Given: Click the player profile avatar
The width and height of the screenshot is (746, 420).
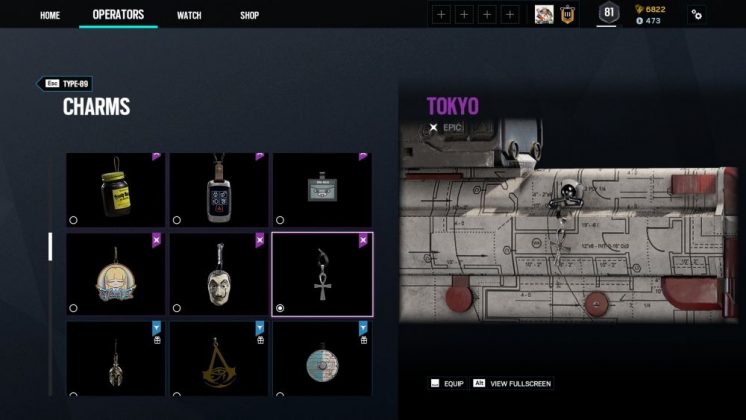Looking at the screenshot, I should click(544, 14).
